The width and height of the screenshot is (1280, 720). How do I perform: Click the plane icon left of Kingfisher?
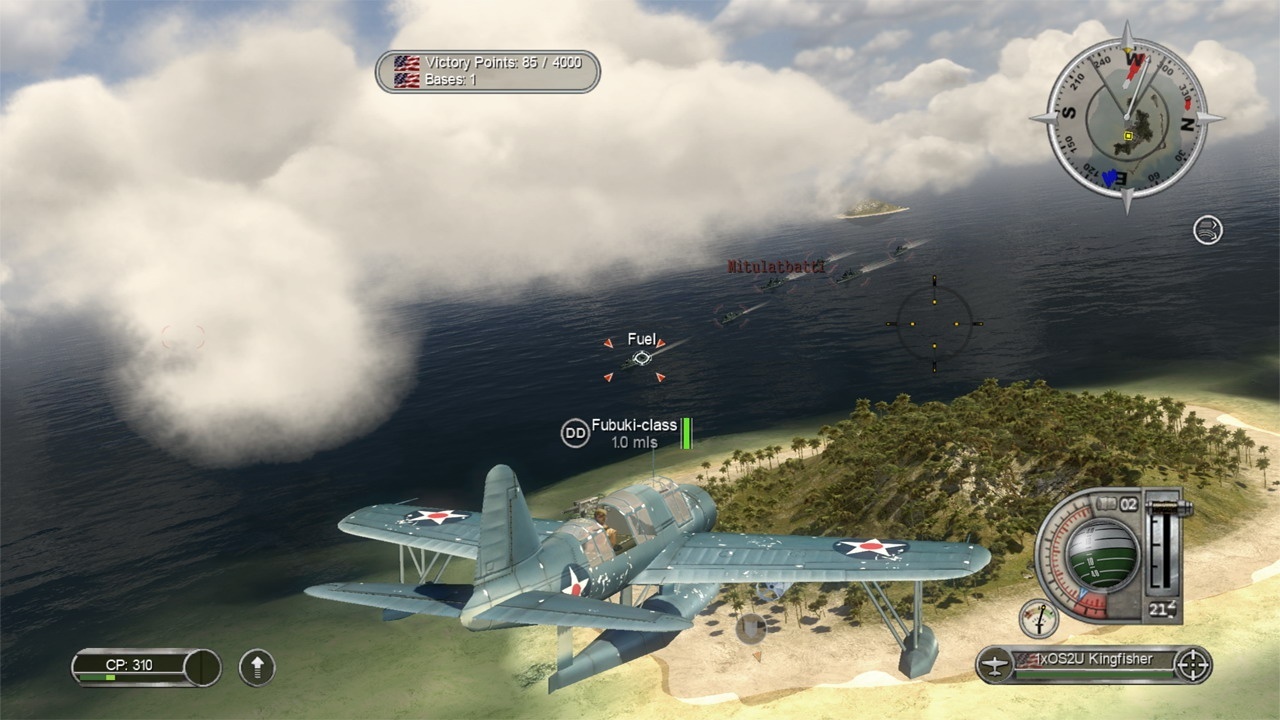click(x=994, y=664)
